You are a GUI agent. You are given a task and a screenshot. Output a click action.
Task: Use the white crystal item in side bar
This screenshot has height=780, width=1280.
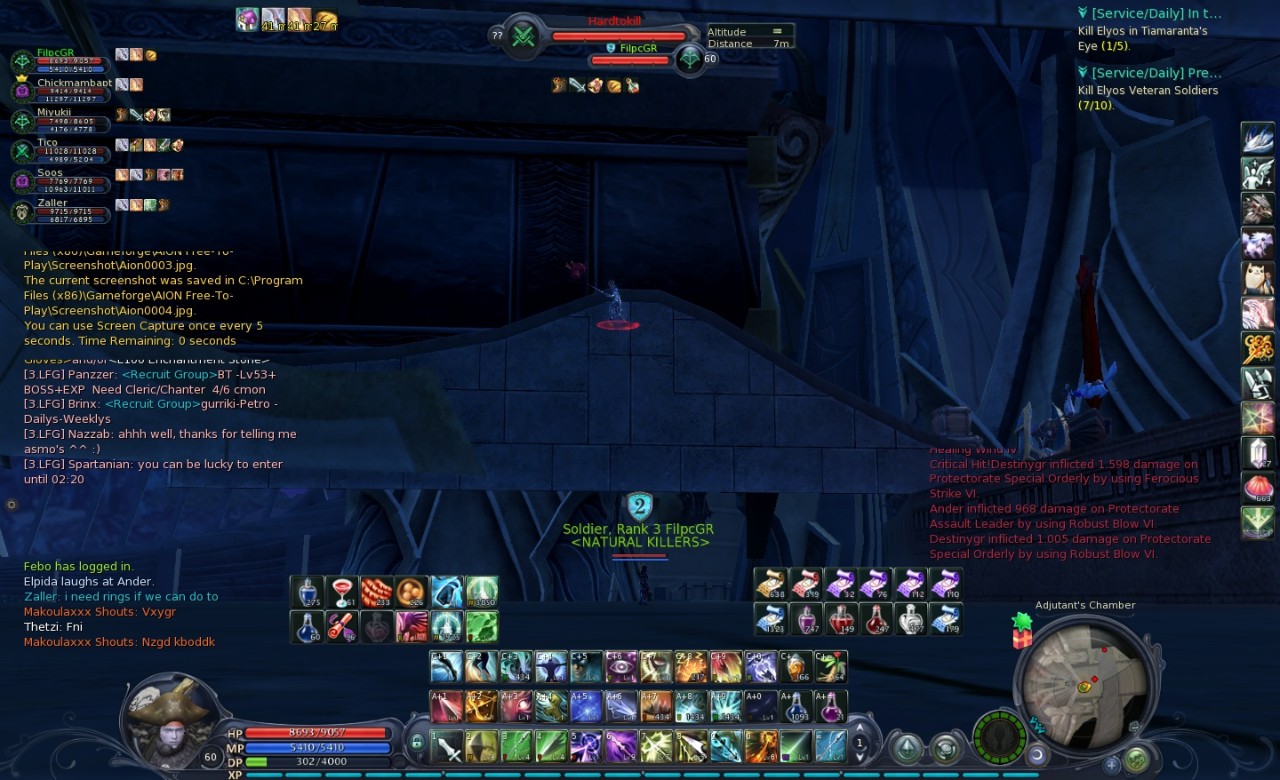[x=1257, y=452]
